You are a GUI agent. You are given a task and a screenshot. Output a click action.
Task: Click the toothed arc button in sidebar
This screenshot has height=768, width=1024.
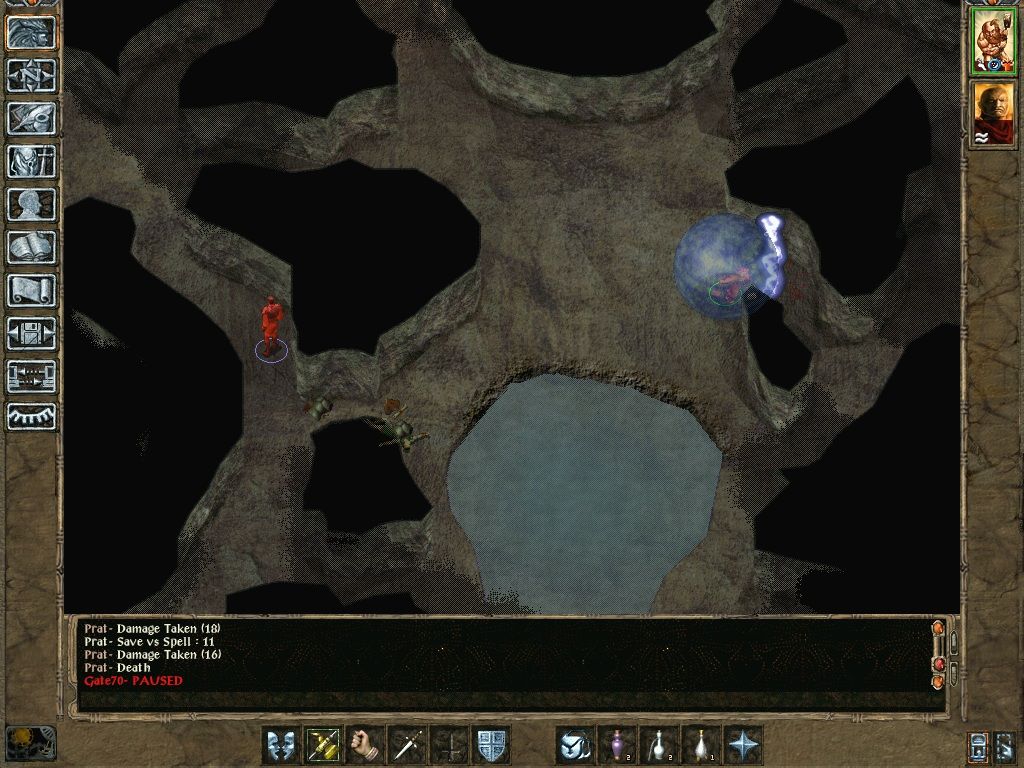point(32,416)
